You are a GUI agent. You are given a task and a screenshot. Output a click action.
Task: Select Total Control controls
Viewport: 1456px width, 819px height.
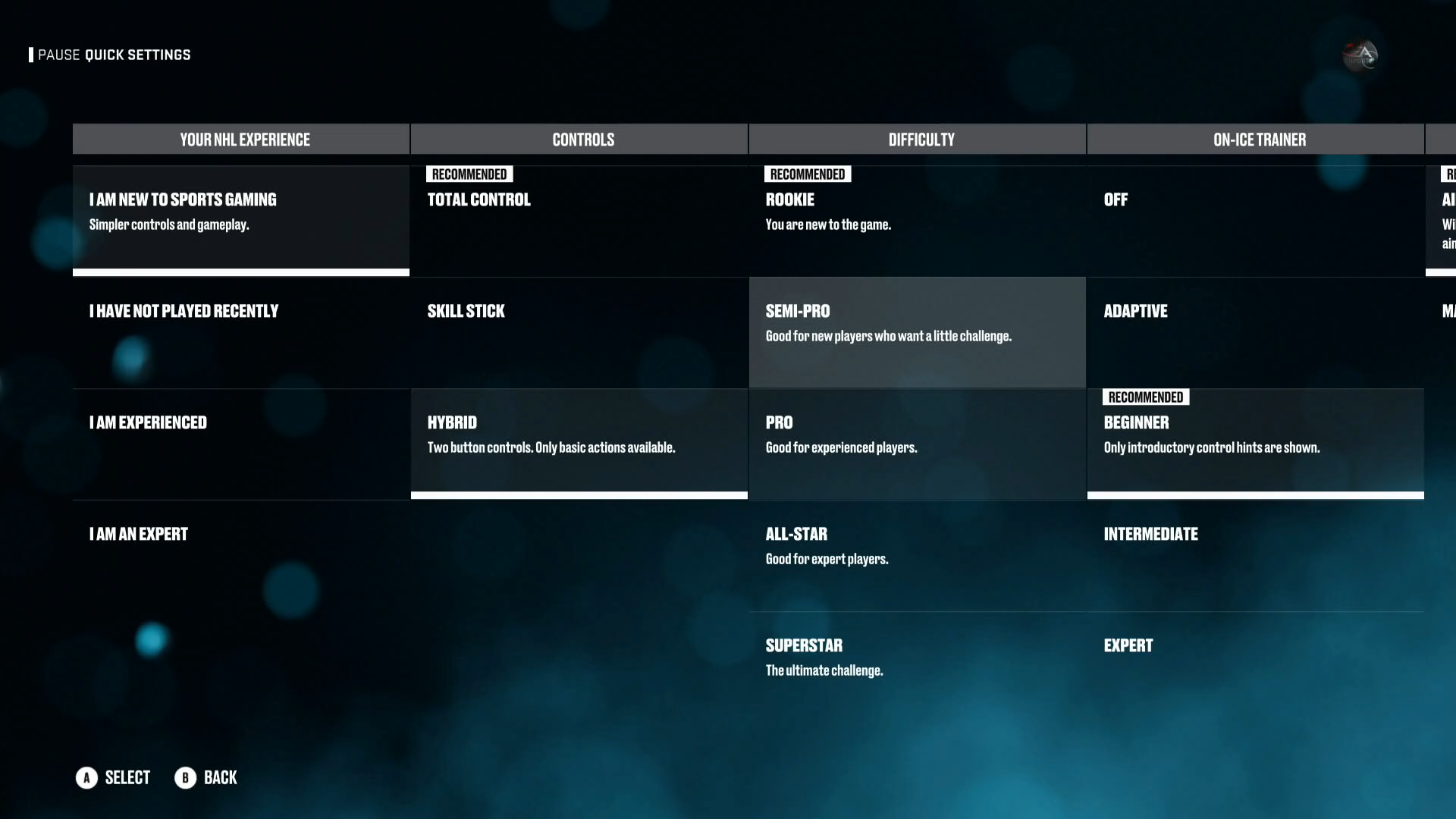pyautogui.click(x=579, y=216)
